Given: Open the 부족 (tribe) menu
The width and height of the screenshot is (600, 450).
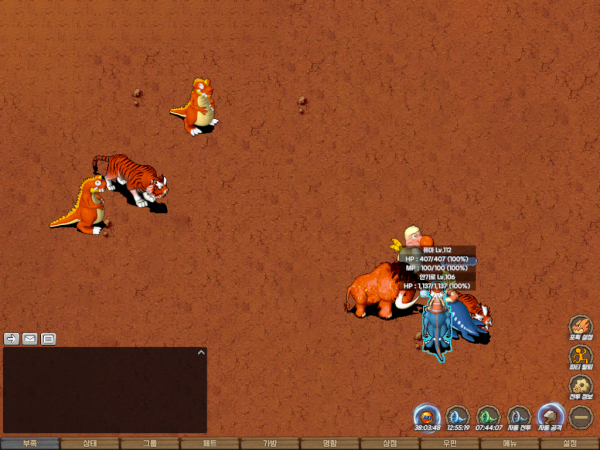Looking at the screenshot, I should pos(30,443).
